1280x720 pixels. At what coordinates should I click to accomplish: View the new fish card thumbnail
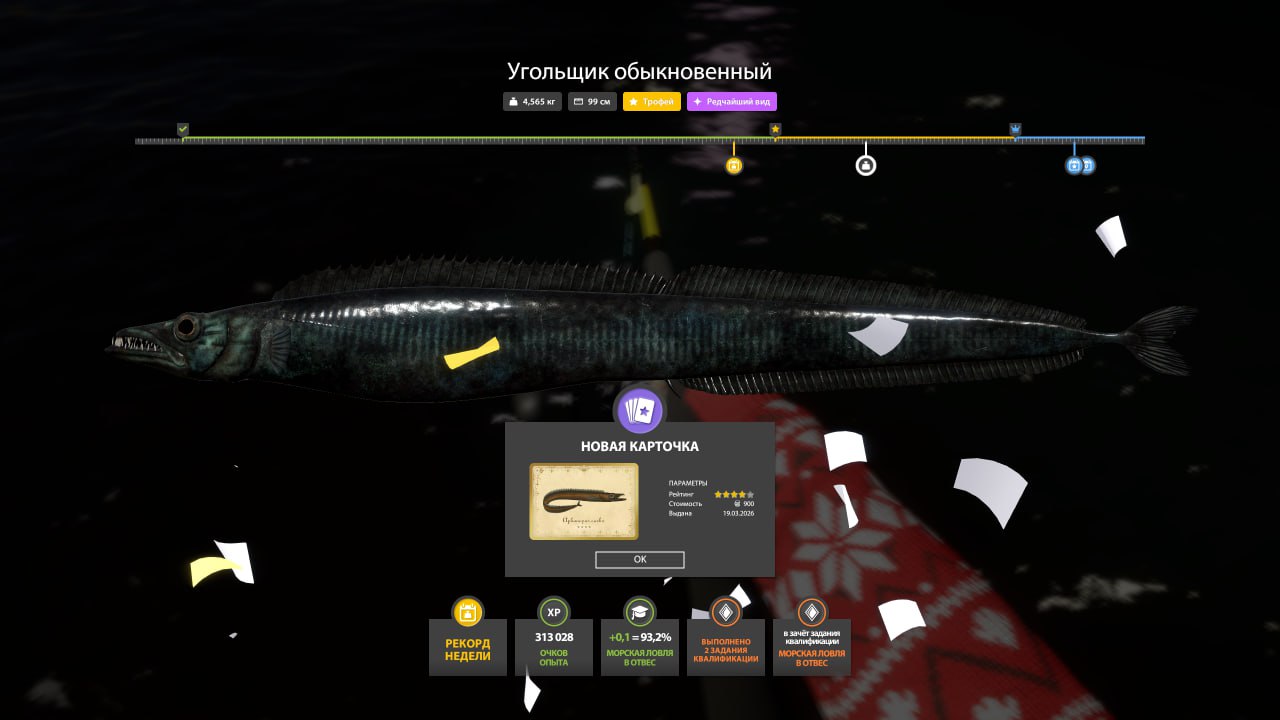584,501
